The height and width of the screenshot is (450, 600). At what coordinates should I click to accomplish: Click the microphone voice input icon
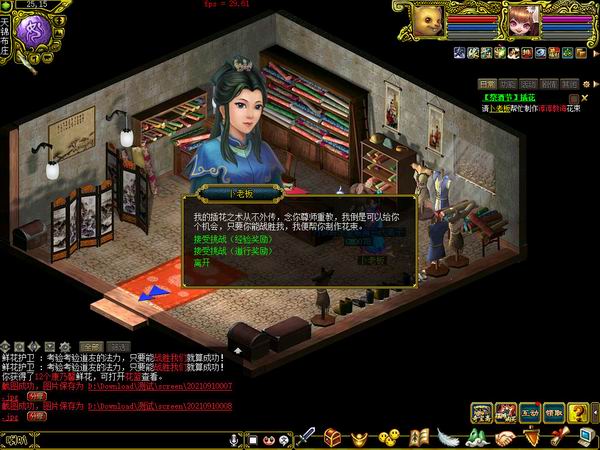235,439
